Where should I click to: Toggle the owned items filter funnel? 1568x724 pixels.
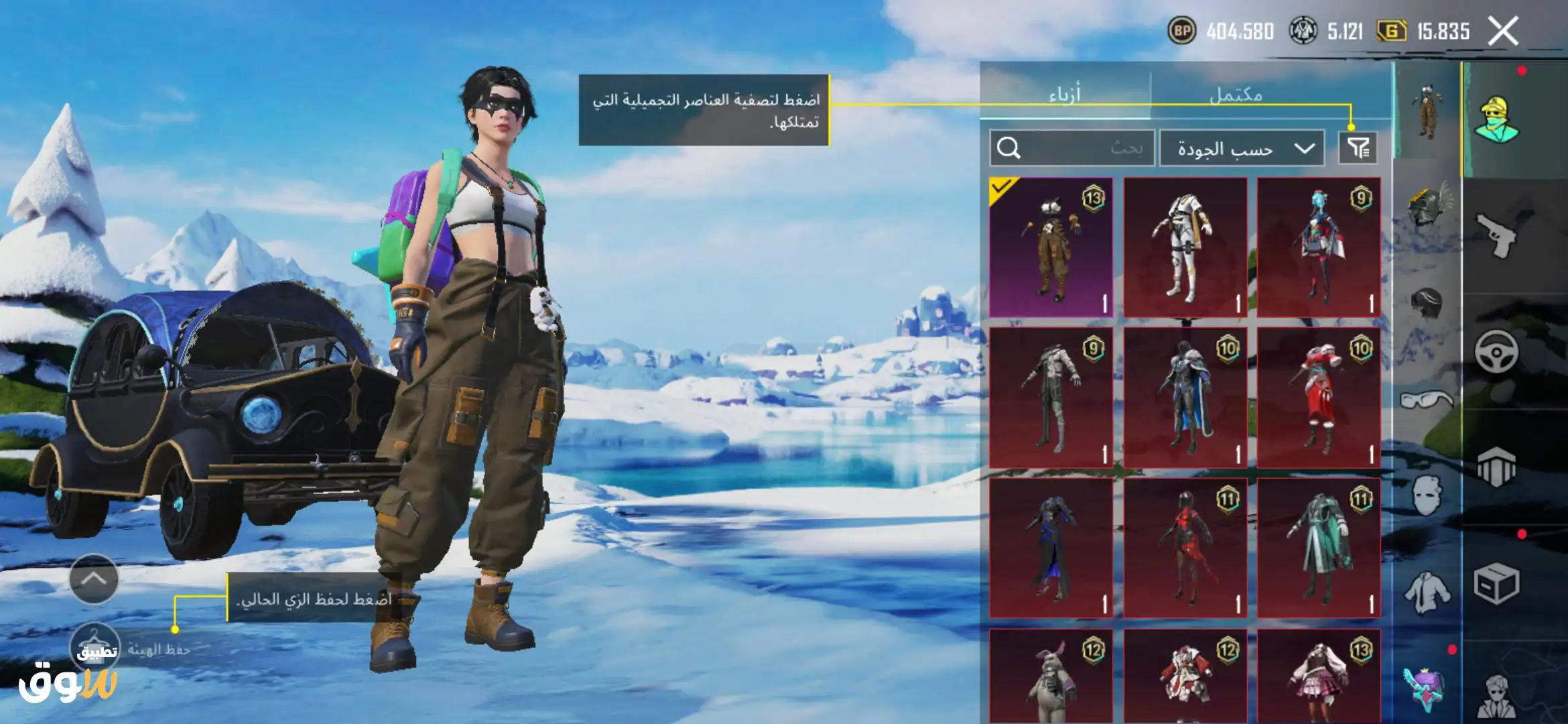(1358, 148)
